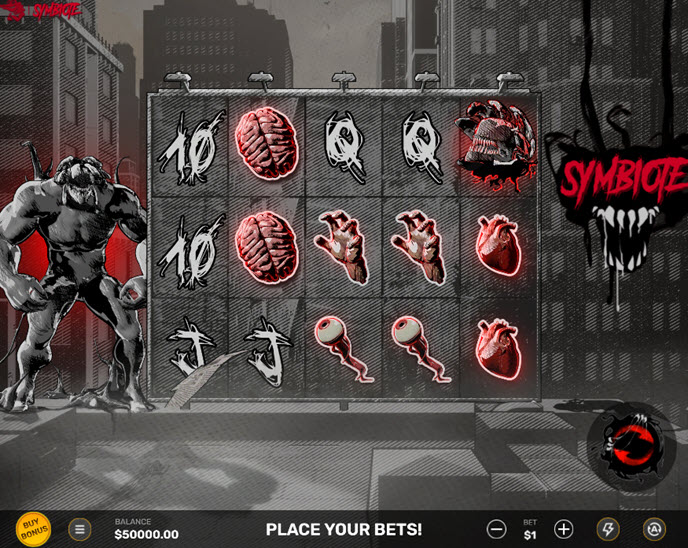Decrease the bet with the minus button

pyautogui.click(x=496, y=529)
